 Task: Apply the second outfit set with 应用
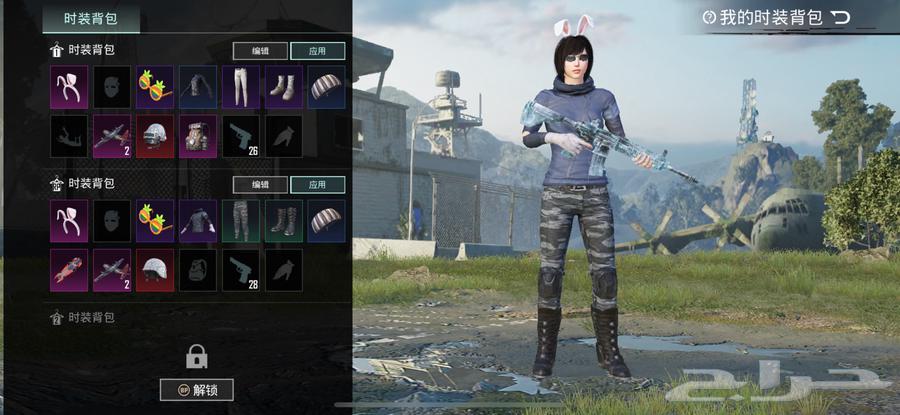point(318,185)
